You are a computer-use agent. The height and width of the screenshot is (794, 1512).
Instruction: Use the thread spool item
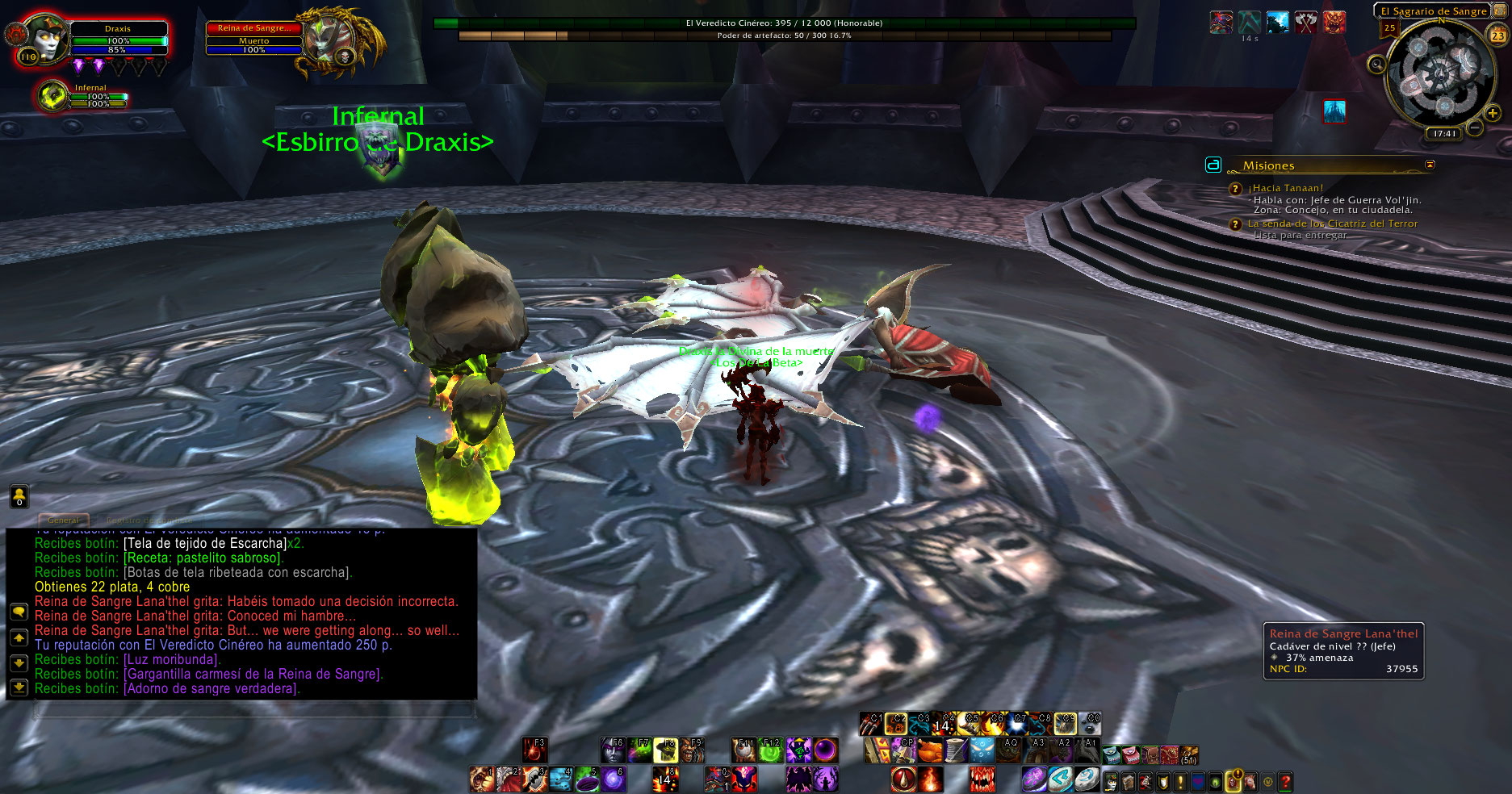[957, 750]
